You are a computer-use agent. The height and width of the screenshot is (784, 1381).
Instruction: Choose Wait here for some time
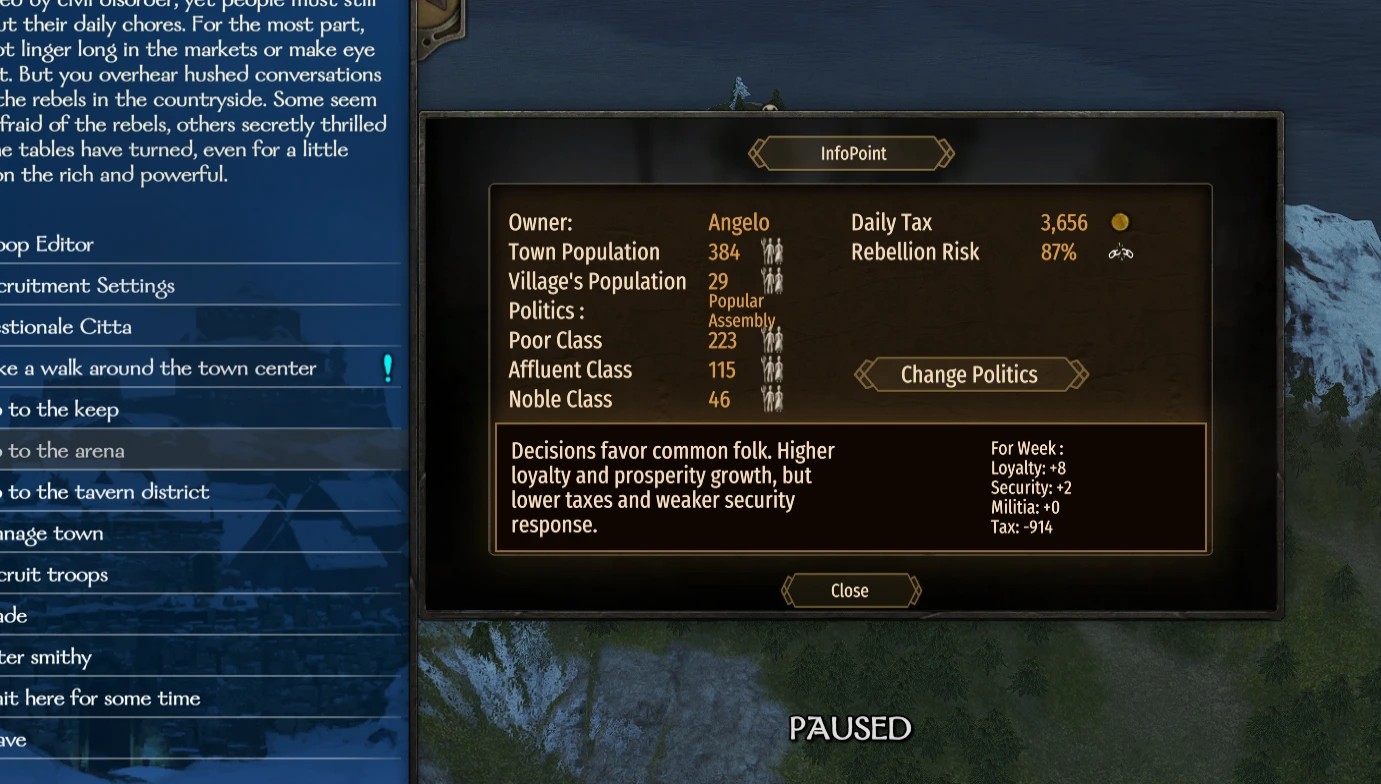pos(100,698)
